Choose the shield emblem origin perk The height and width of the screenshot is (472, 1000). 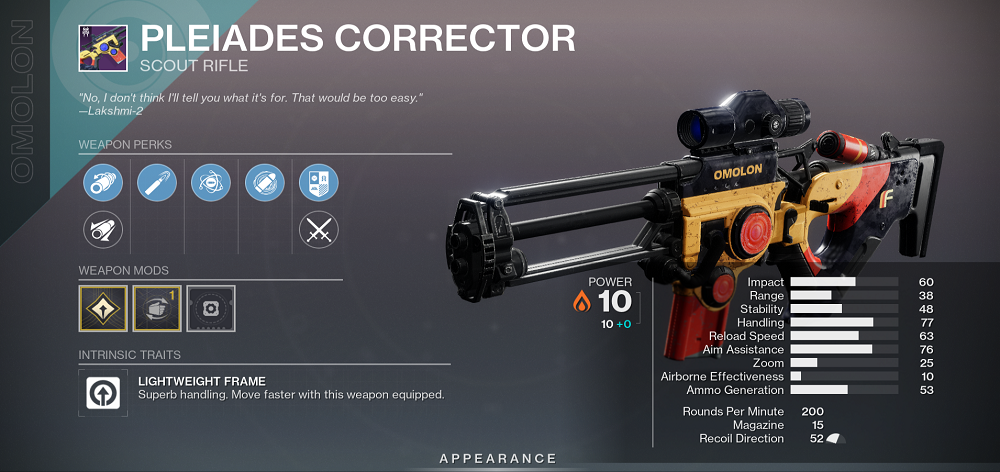pyautogui.click(x=319, y=184)
